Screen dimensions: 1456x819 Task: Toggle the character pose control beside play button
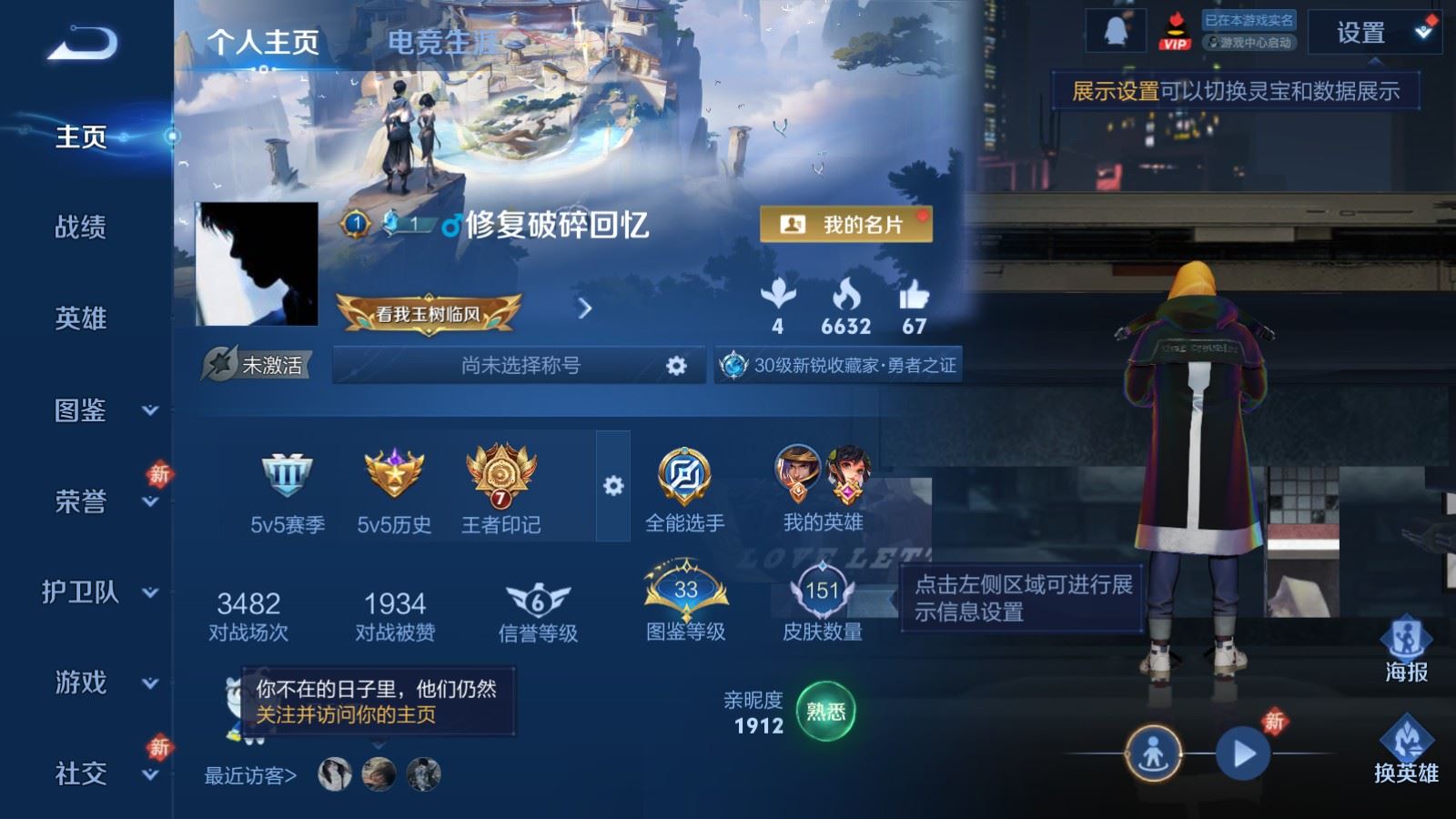[x=1154, y=752]
